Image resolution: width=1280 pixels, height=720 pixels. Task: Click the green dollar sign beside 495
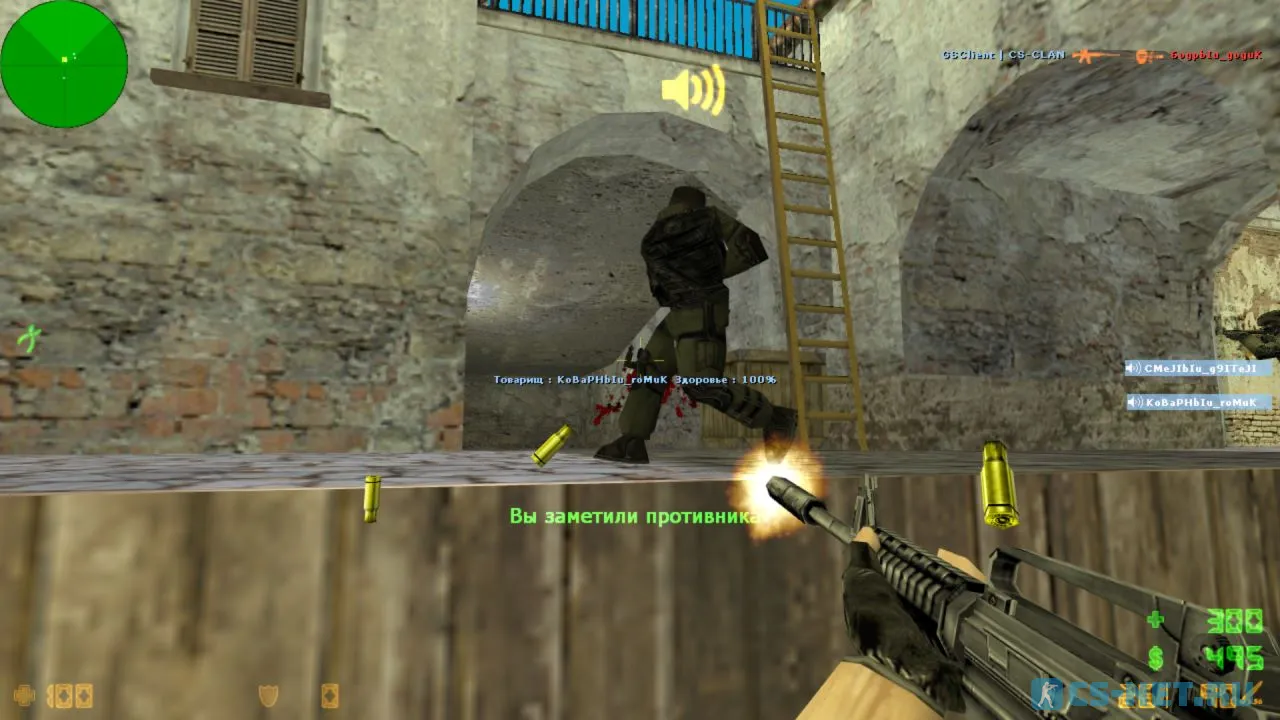point(1155,657)
